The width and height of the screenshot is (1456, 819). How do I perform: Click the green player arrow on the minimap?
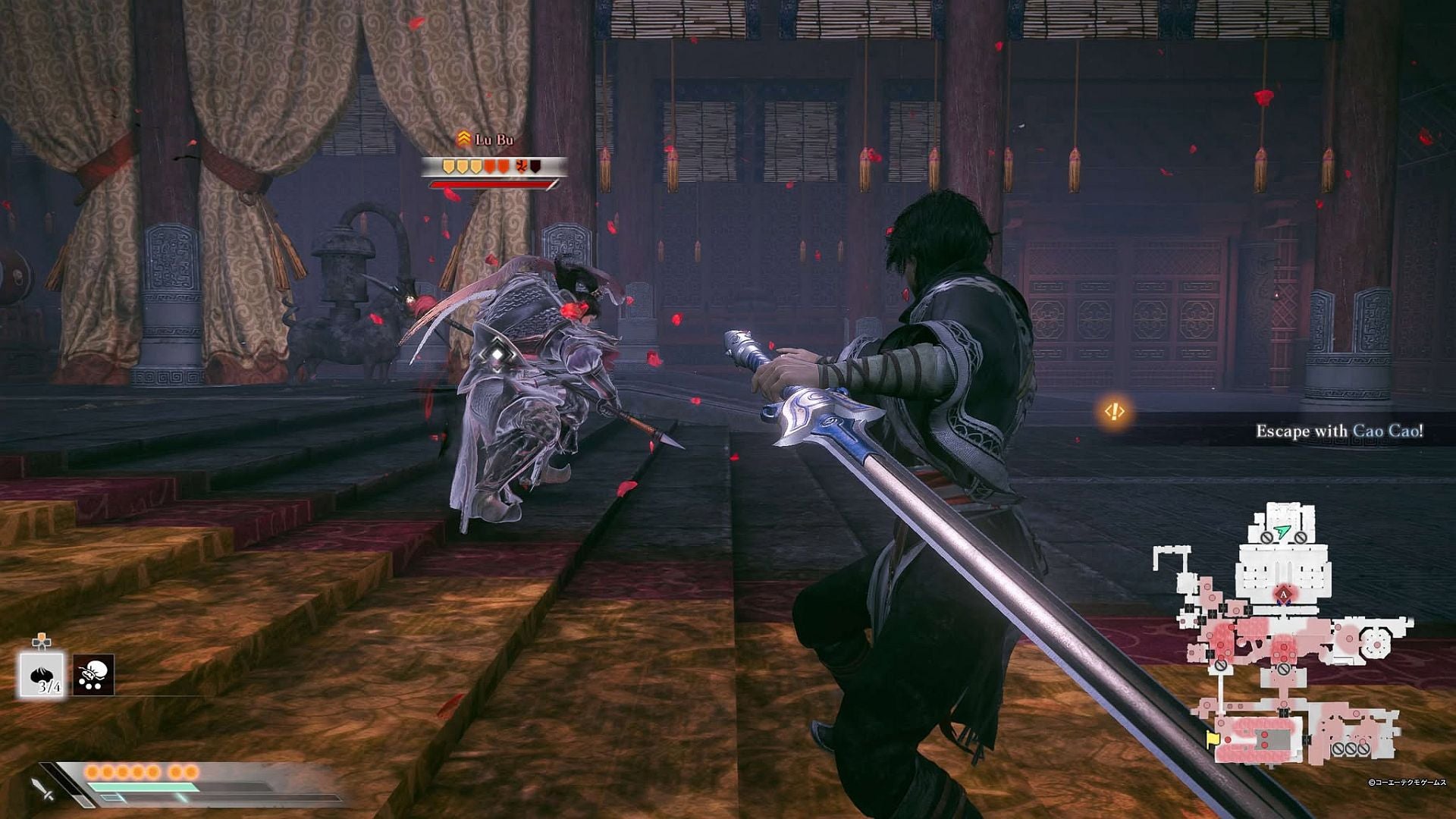(x=1282, y=532)
